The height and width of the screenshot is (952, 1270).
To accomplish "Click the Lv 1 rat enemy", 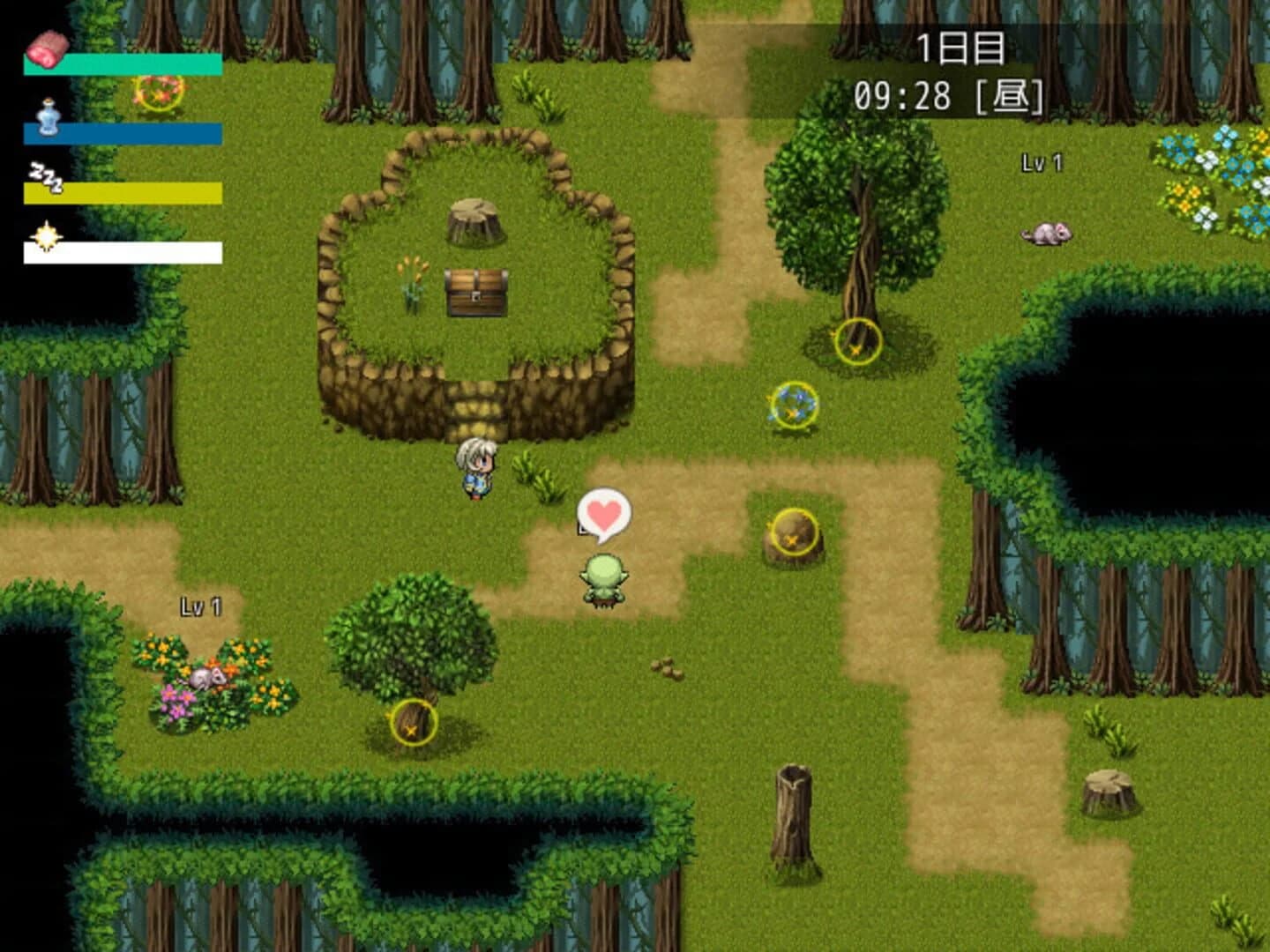I will [1046, 234].
